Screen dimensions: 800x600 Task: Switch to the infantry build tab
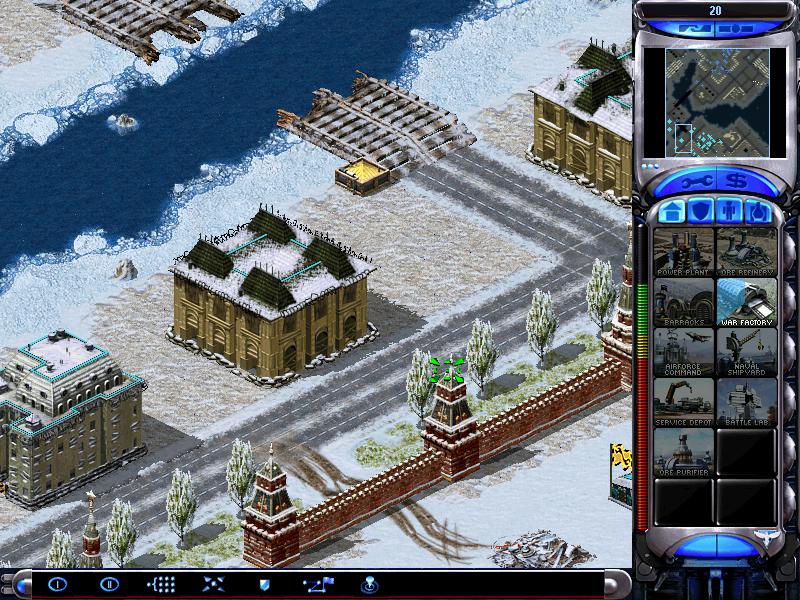pyautogui.click(x=730, y=212)
